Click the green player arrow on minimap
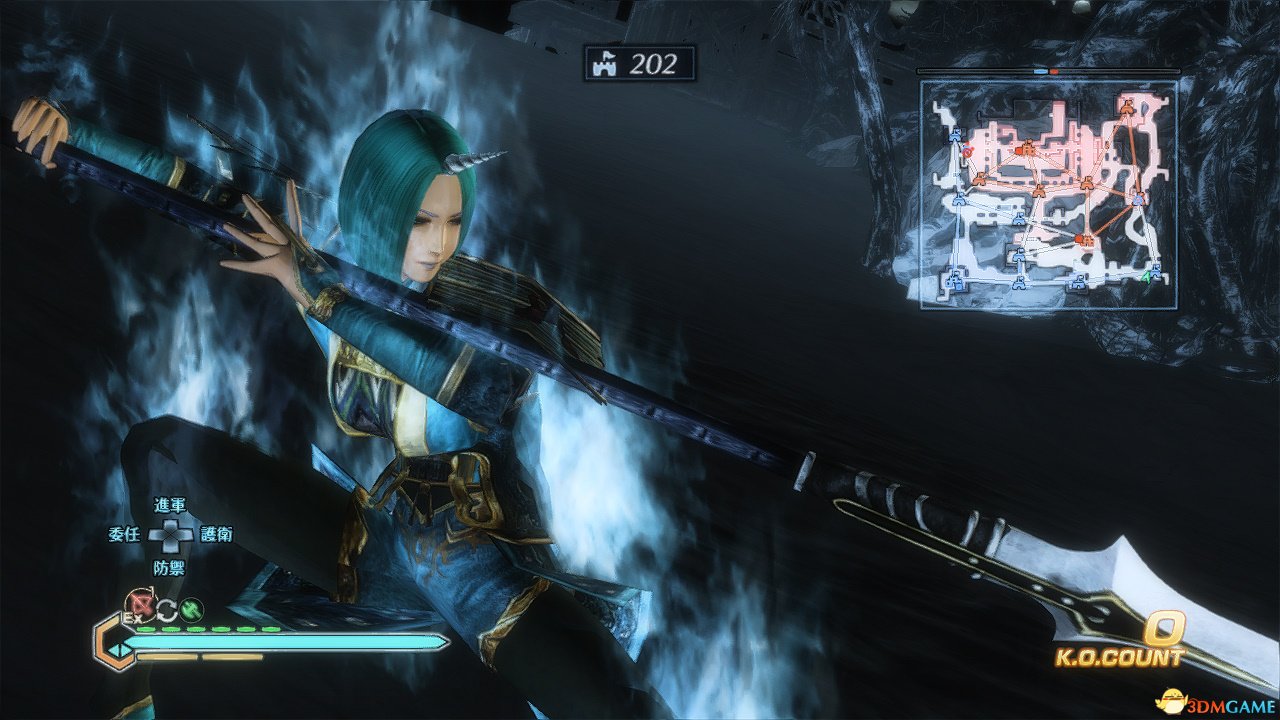 [1147, 276]
